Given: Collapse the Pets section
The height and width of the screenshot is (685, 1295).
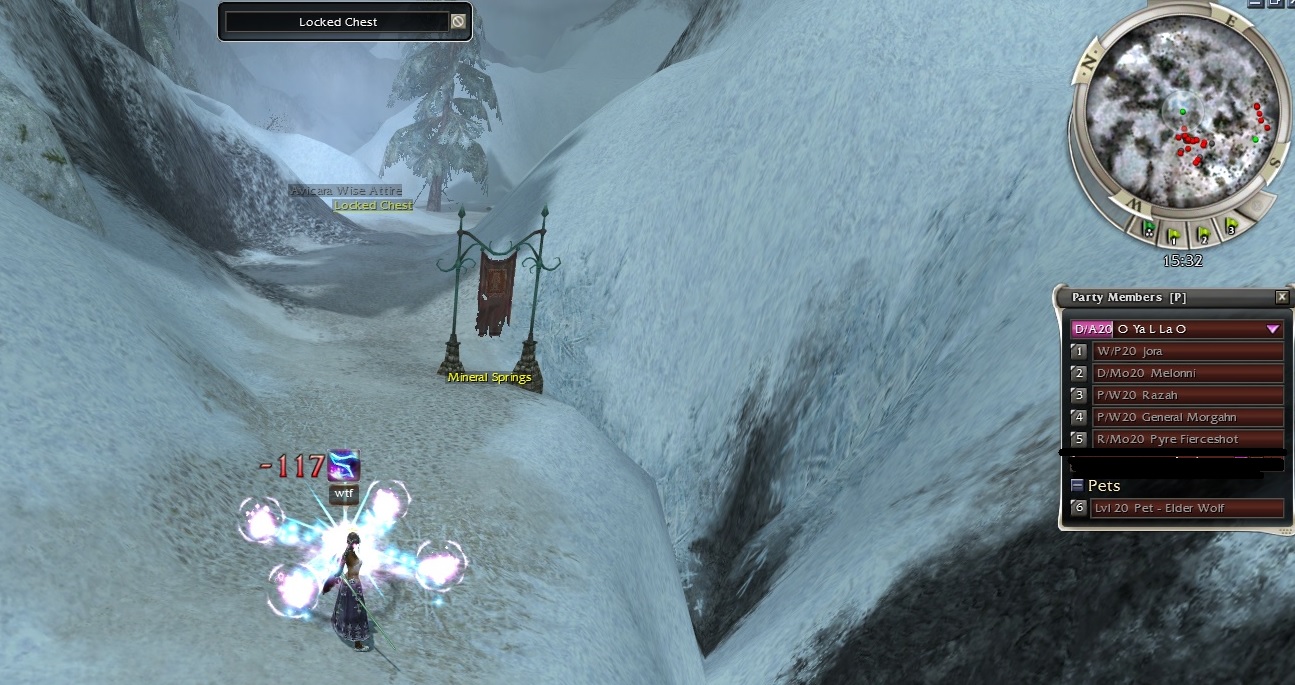Looking at the screenshot, I should [x=1077, y=485].
